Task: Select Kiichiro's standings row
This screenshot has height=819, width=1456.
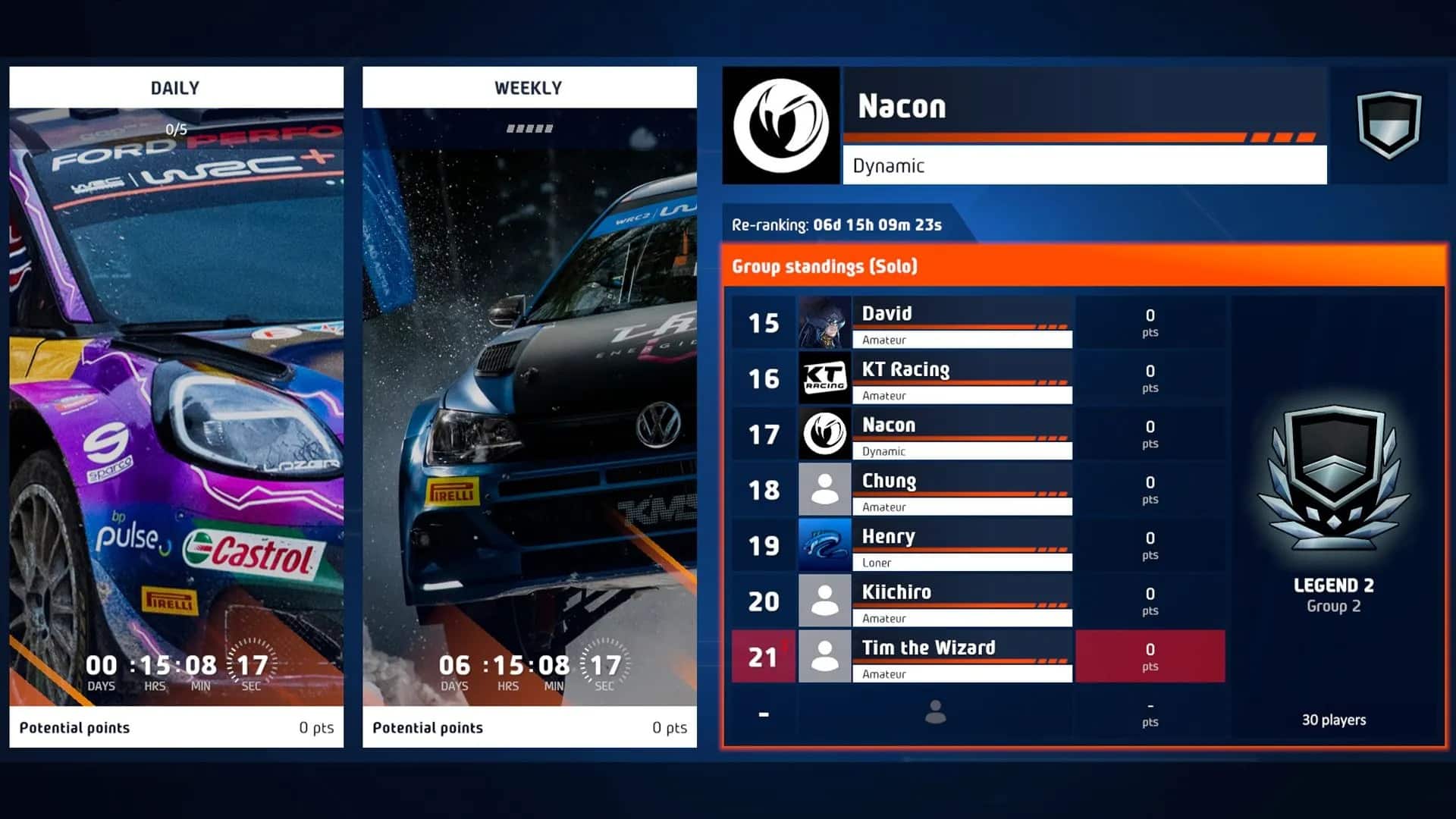Action: [x=977, y=601]
